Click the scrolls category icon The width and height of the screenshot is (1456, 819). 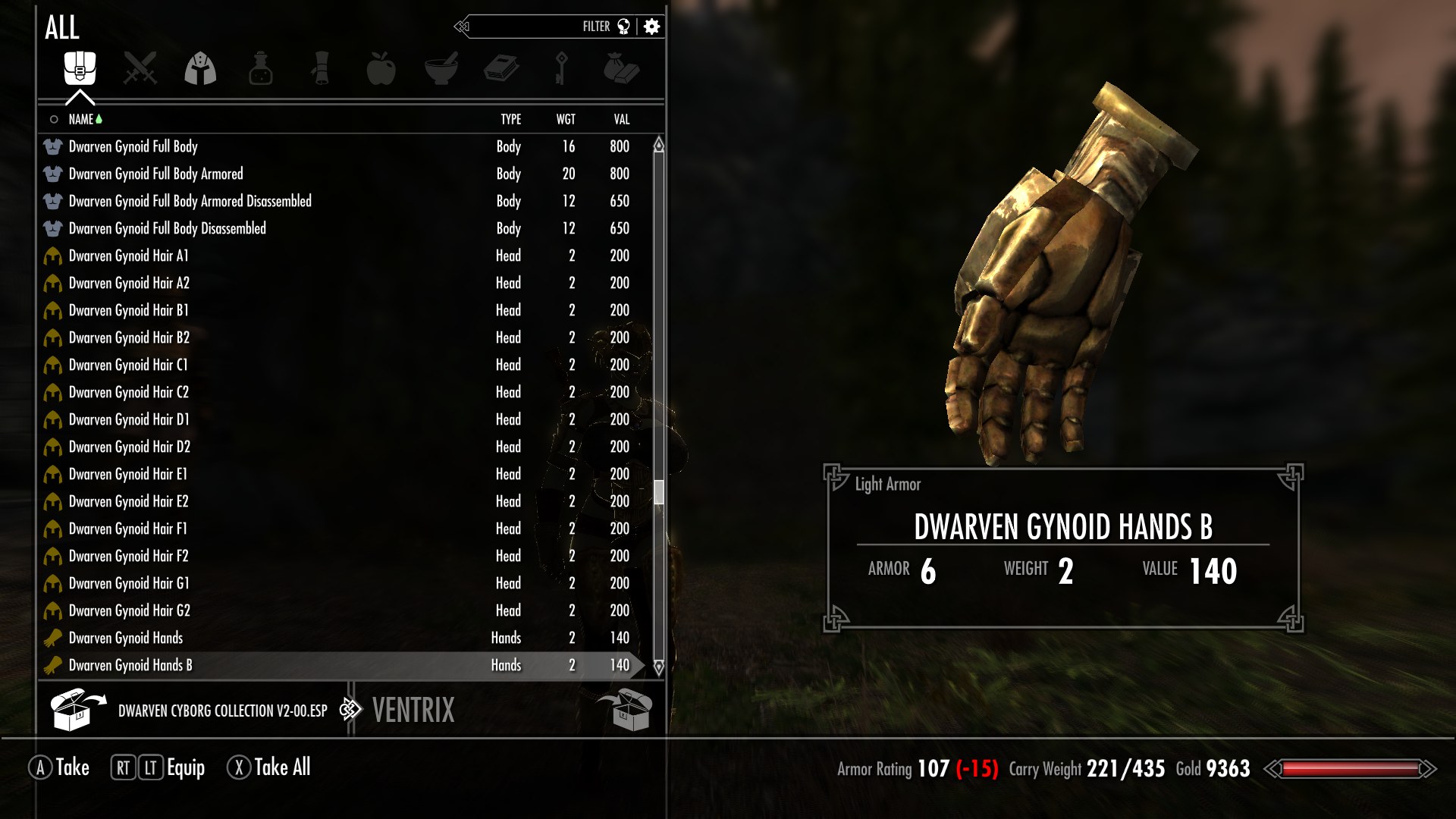pos(321,68)
